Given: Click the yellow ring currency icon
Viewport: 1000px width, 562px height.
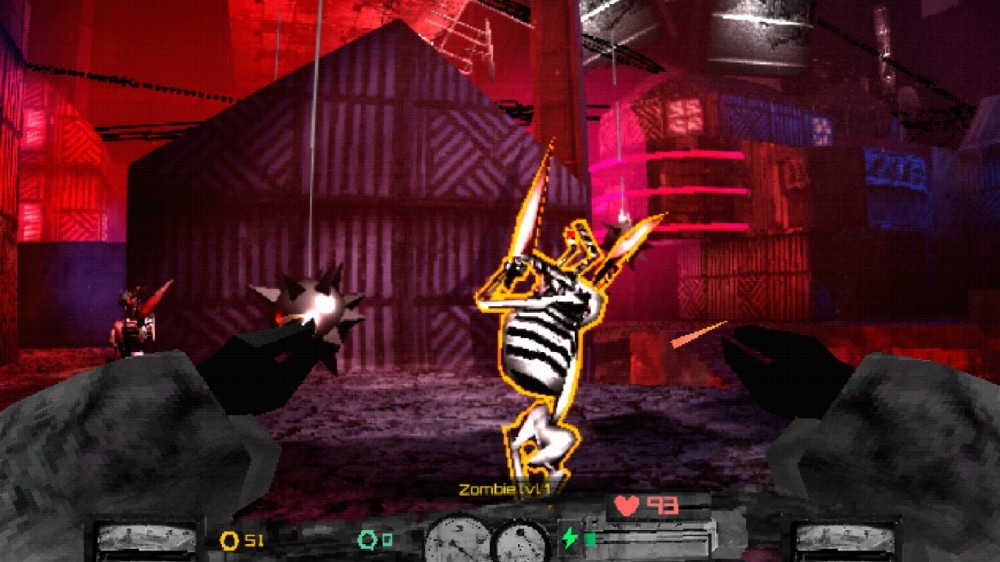Looking at the screenshot, I should point(230,541).
